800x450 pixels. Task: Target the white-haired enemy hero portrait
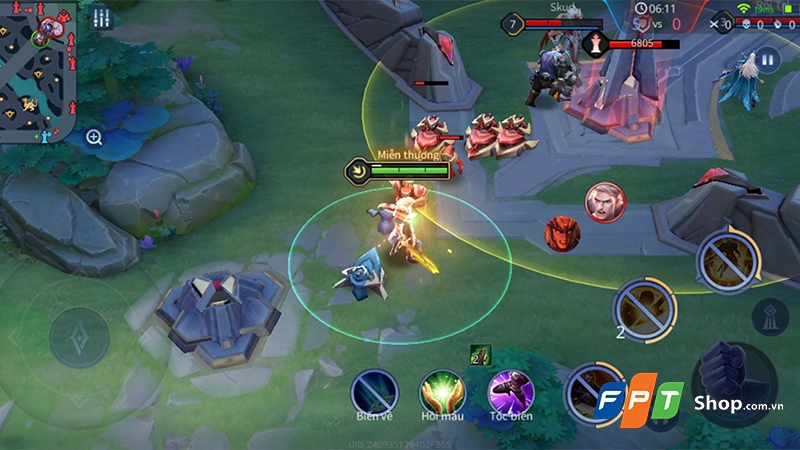point(603,202)
